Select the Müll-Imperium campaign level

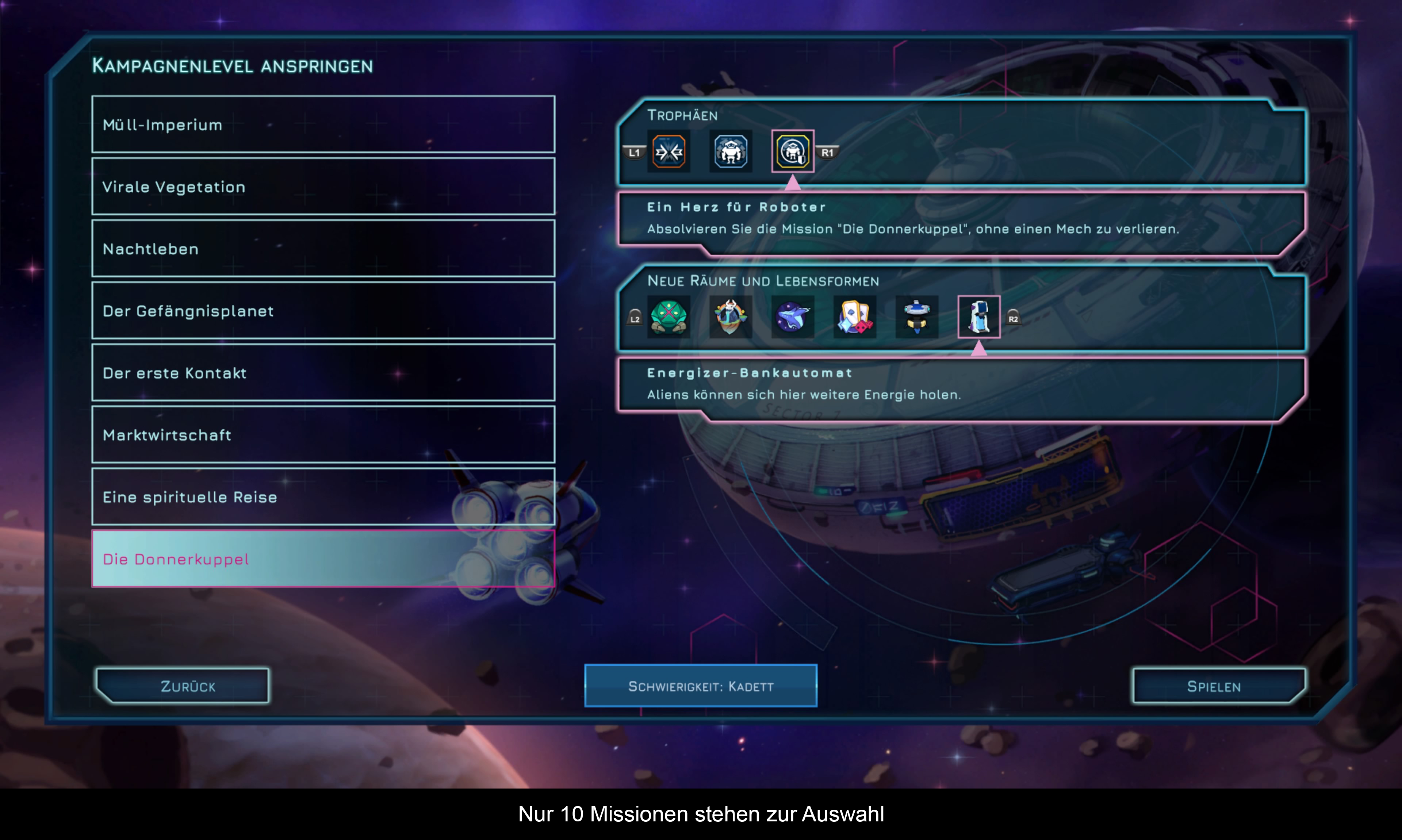tap(323, 124)
